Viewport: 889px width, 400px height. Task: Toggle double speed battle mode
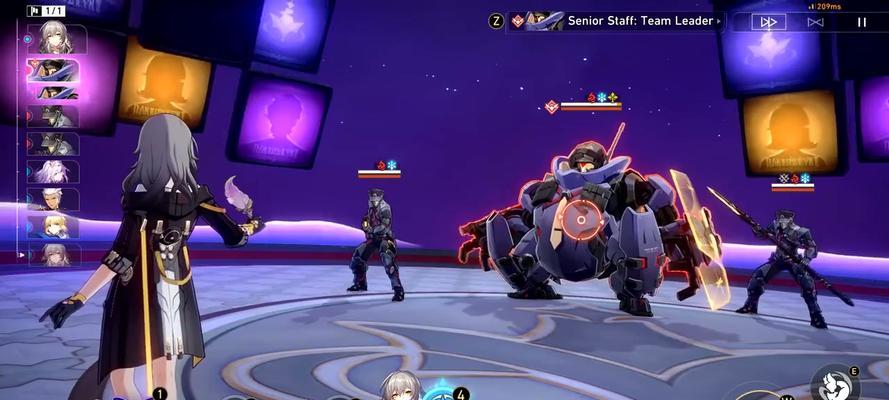[769, 22]
